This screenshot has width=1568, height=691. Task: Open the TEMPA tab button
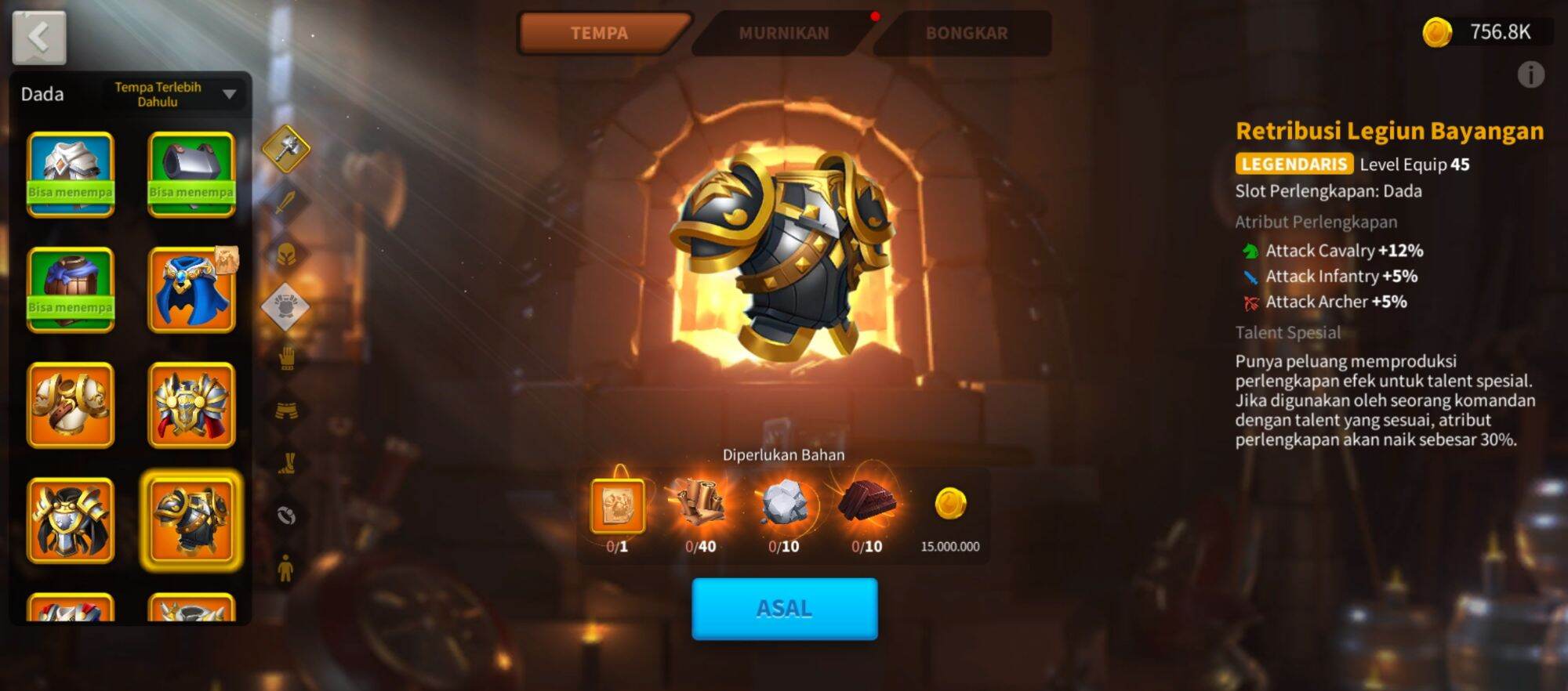[602, 33]
